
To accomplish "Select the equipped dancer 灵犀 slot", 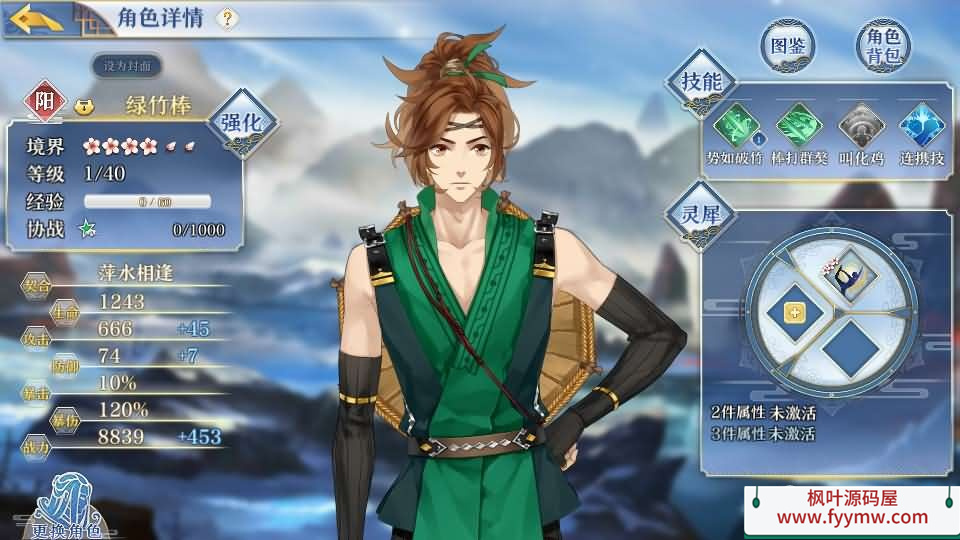I will pyautogui.click(x=850, y=276).
